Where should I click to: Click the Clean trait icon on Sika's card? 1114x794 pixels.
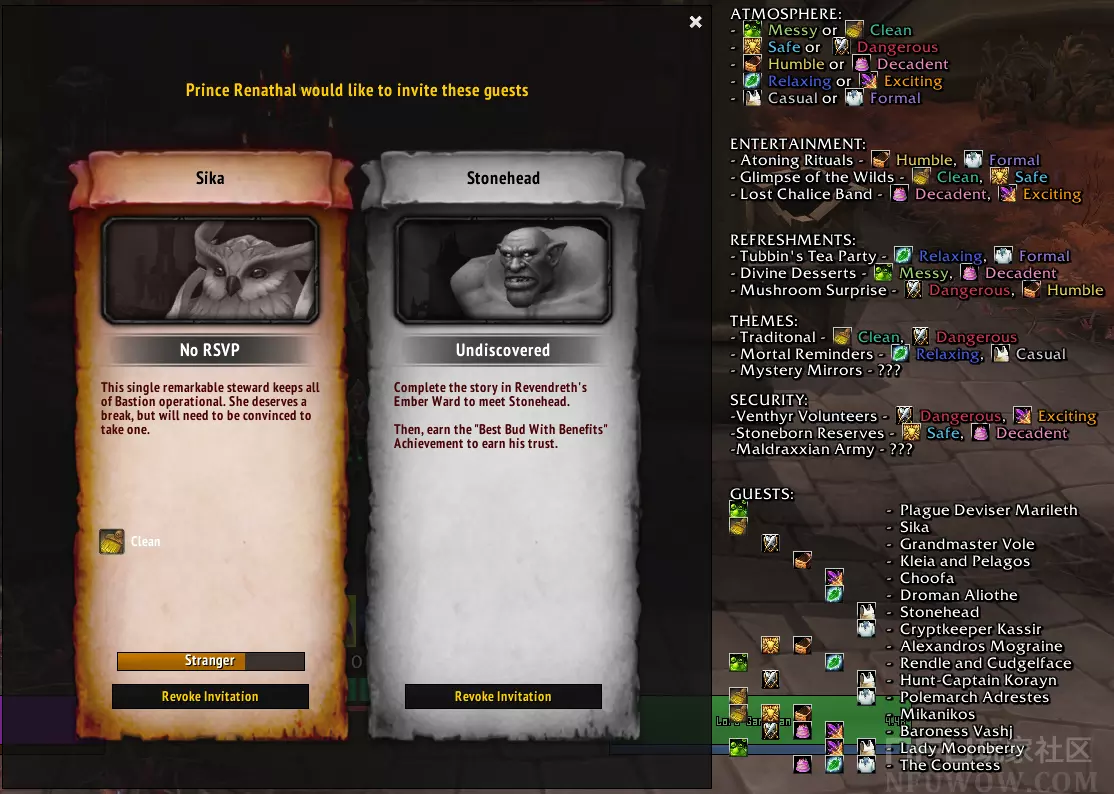pyautogui.click(x=112, y=542)
